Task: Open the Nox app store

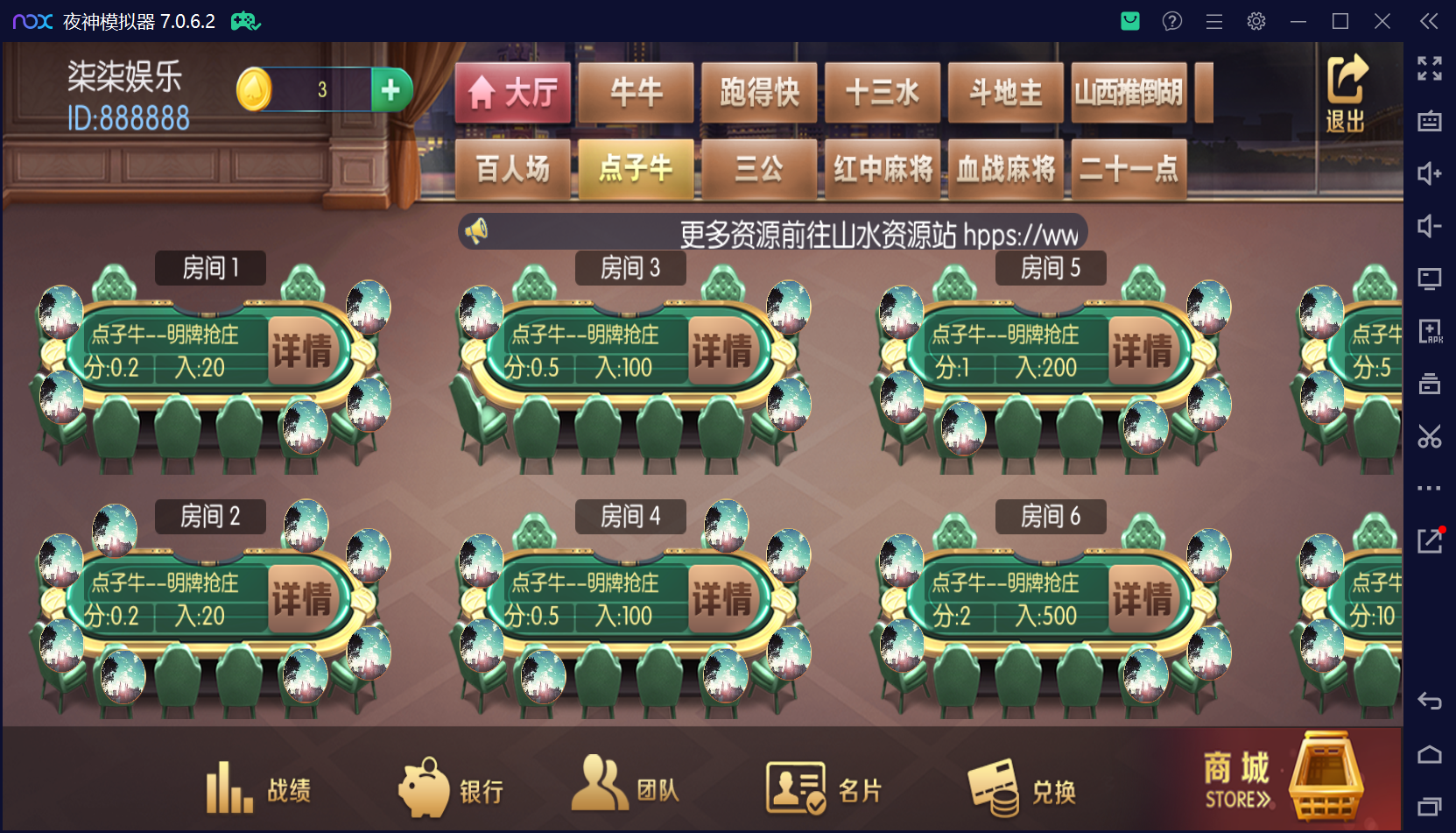Action: coord(1129,20)
